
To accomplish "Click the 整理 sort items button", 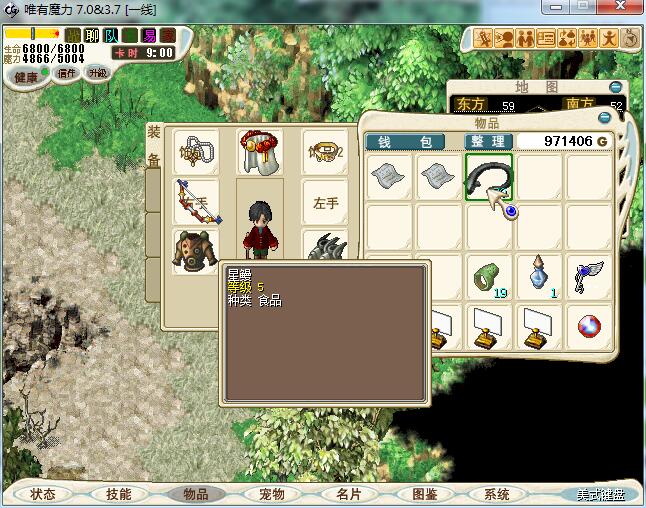I will pyautogui.click(x=489, y=142).
